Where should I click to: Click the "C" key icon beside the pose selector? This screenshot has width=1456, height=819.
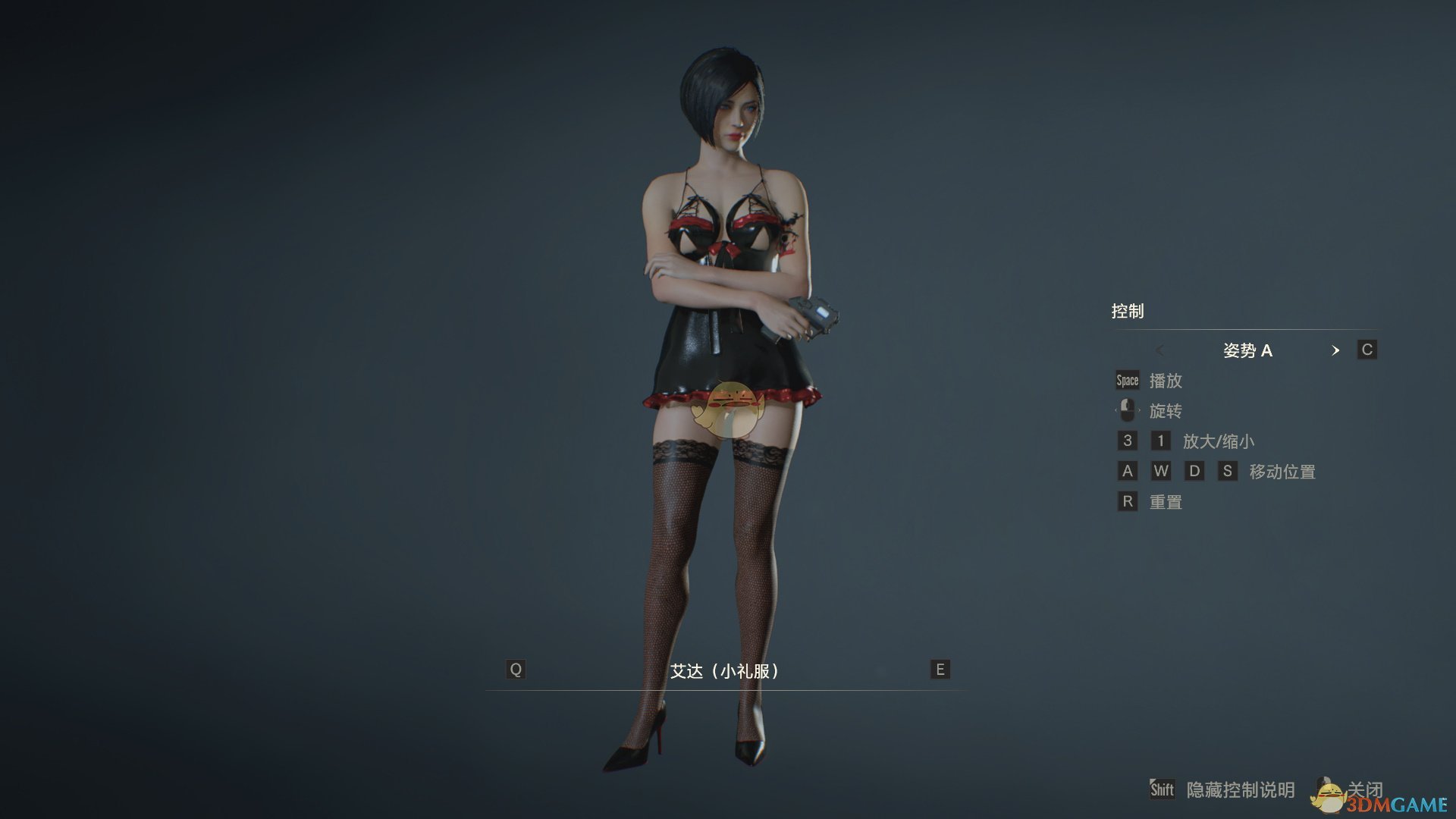point(1367,350)
